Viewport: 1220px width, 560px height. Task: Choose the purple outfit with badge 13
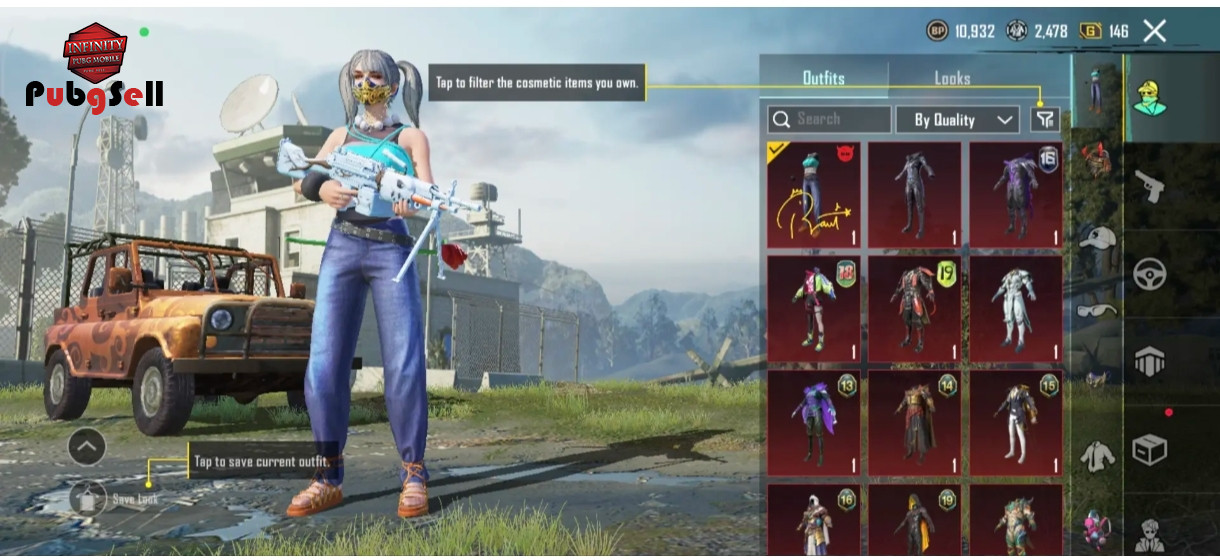(813, 422)
